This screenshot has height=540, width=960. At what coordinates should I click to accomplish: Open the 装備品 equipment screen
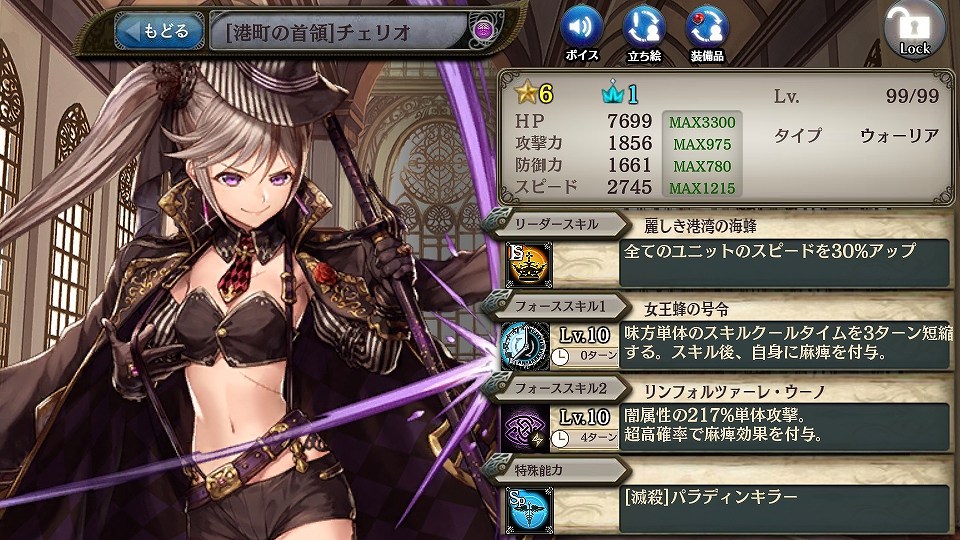point(707,29)
